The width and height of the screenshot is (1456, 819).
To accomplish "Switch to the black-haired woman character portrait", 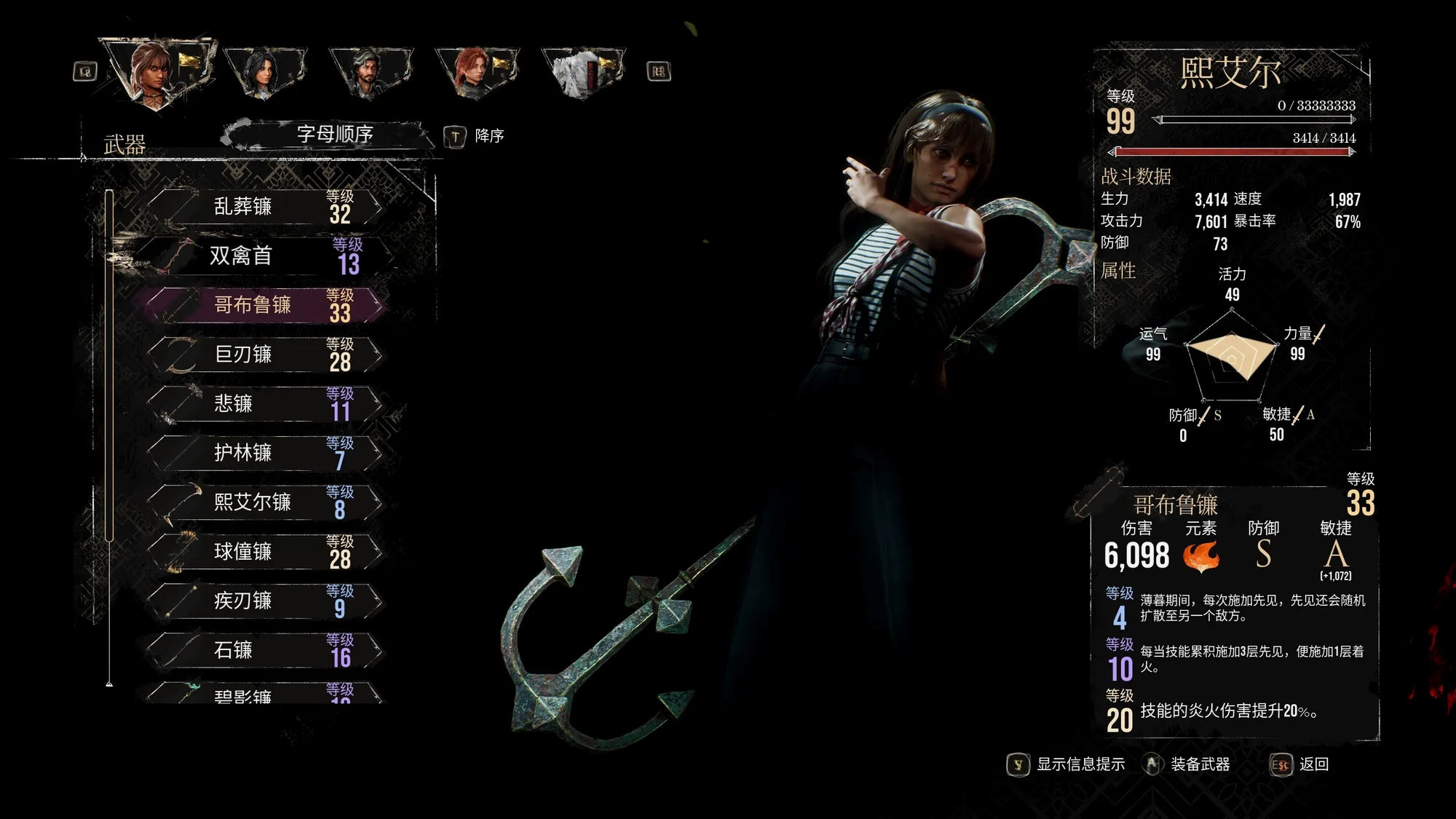I will point(264,72).
